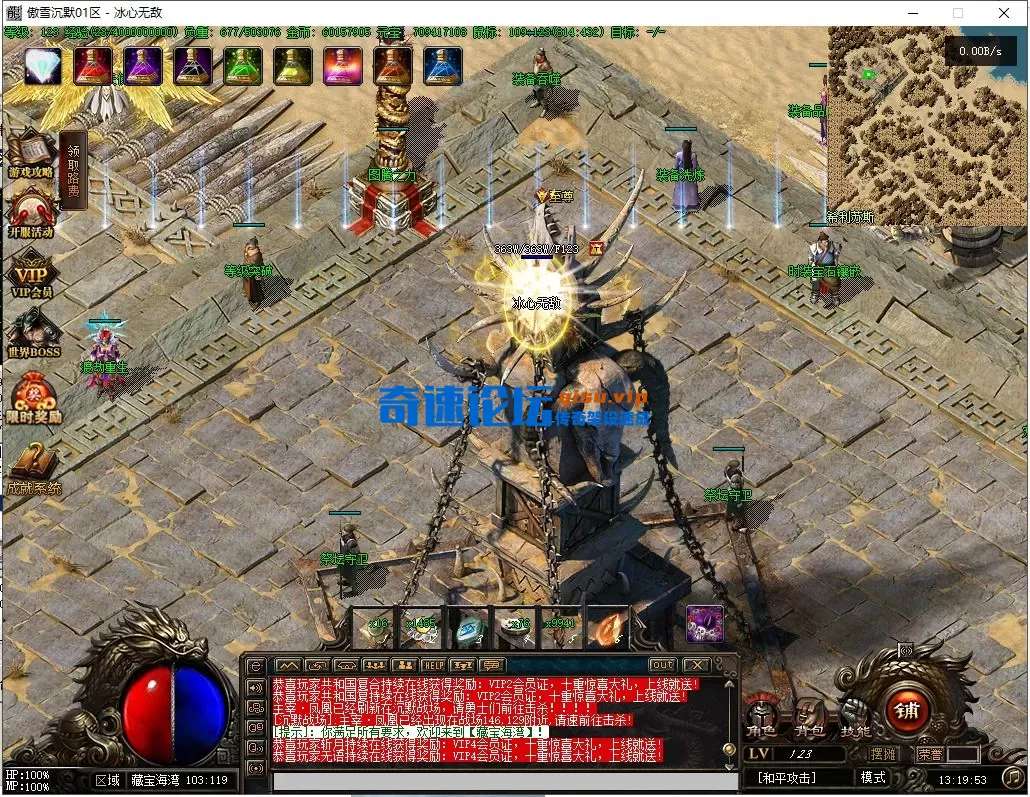Use the purple skill icon above chat
This screenshot has width=1030, height=797.
[x=704, y=624]
